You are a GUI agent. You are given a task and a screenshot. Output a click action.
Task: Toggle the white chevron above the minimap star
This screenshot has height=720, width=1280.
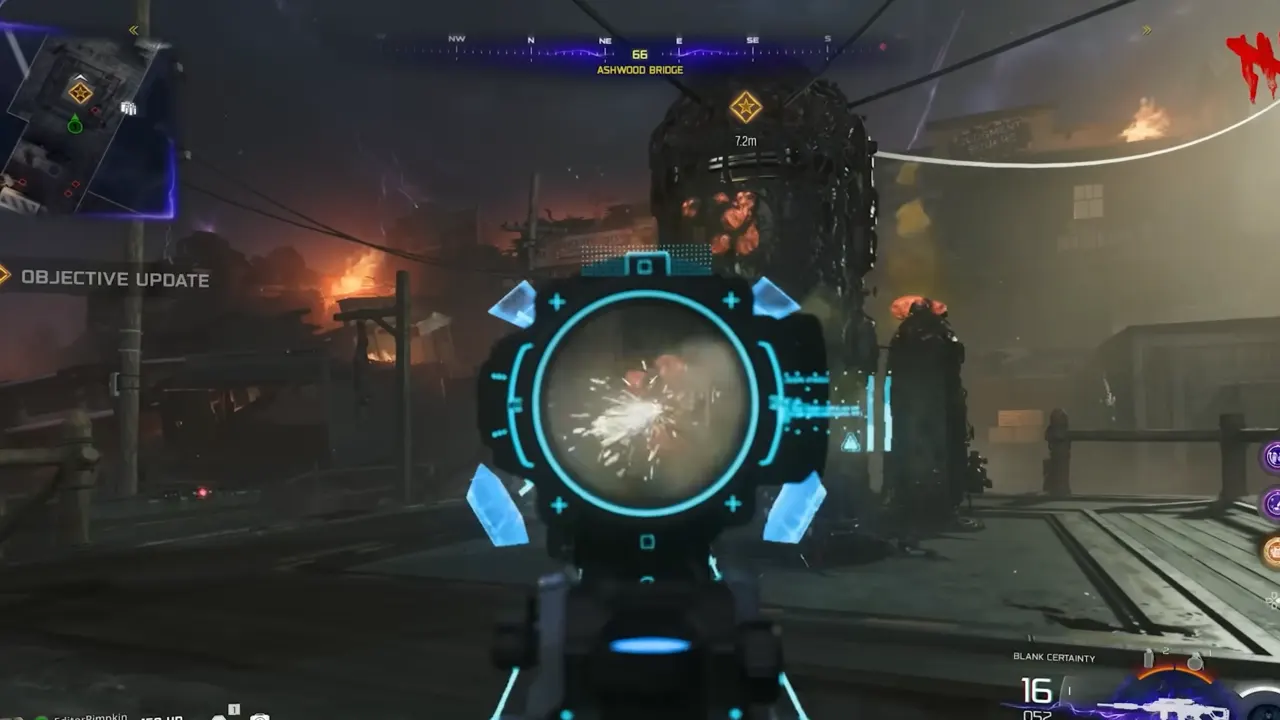coord(81,77)
